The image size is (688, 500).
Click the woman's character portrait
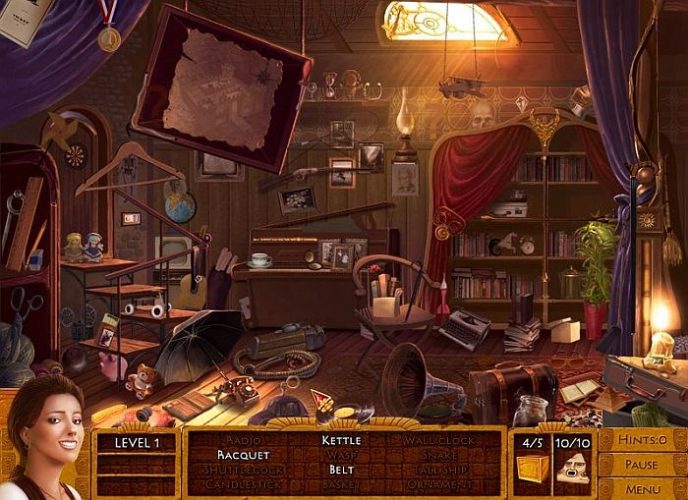(x=45, y=440)
